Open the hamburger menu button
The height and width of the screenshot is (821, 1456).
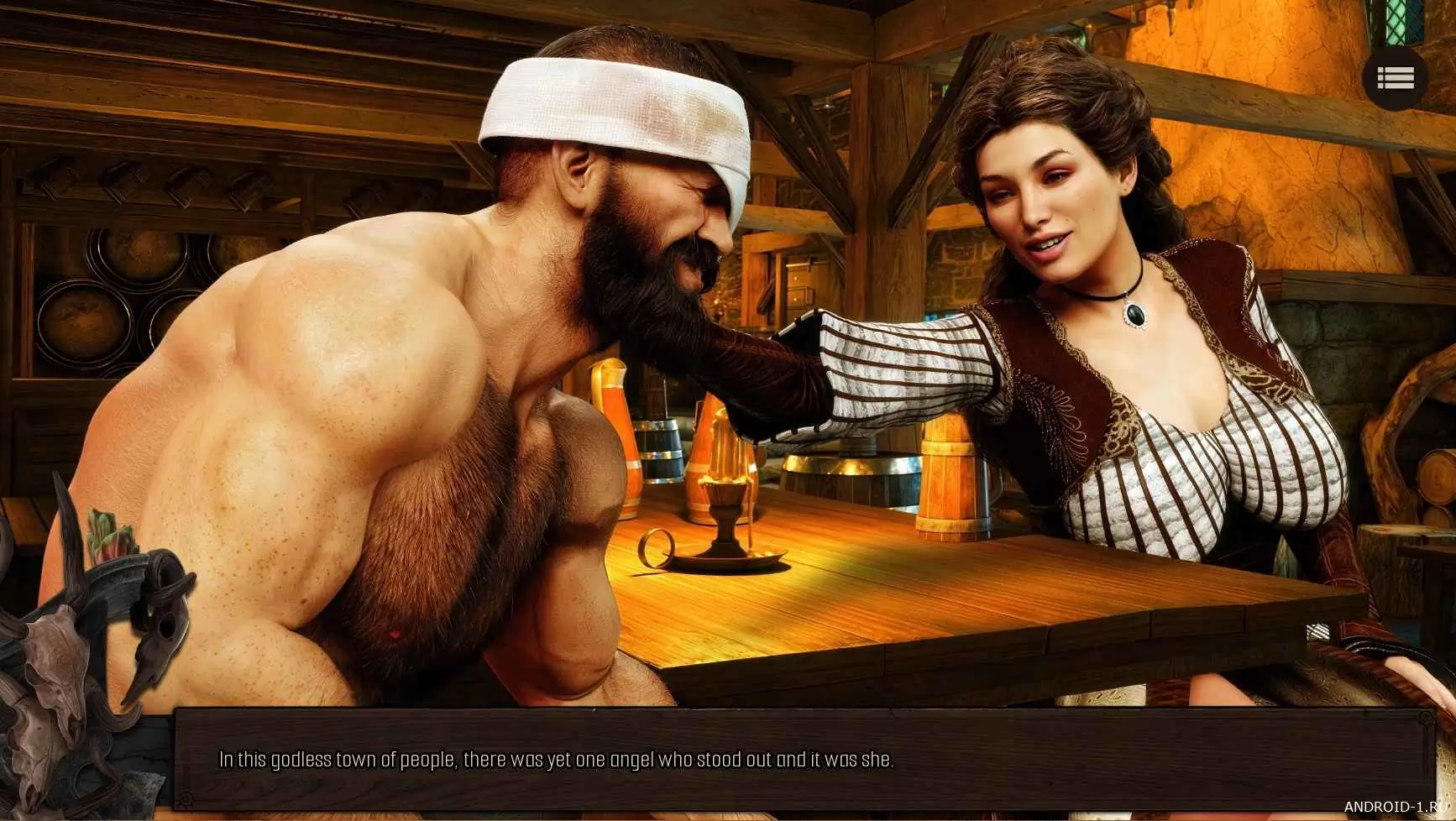[x=1395, y=78]
